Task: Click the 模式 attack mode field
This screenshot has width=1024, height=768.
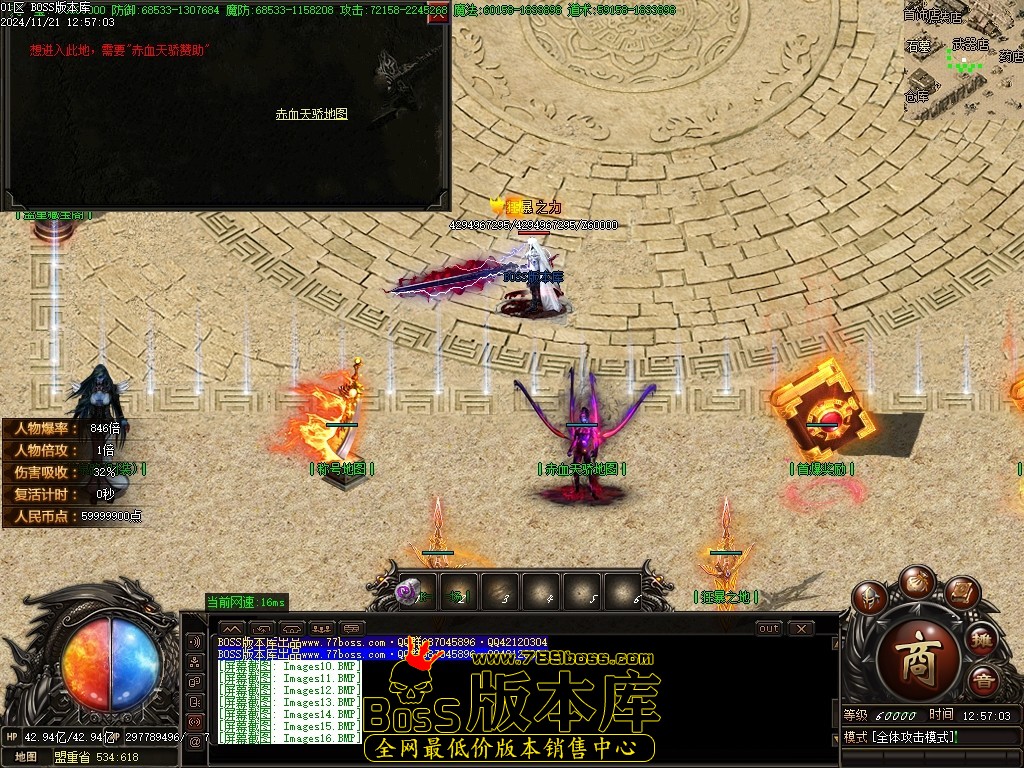Action: pos(900,737)
